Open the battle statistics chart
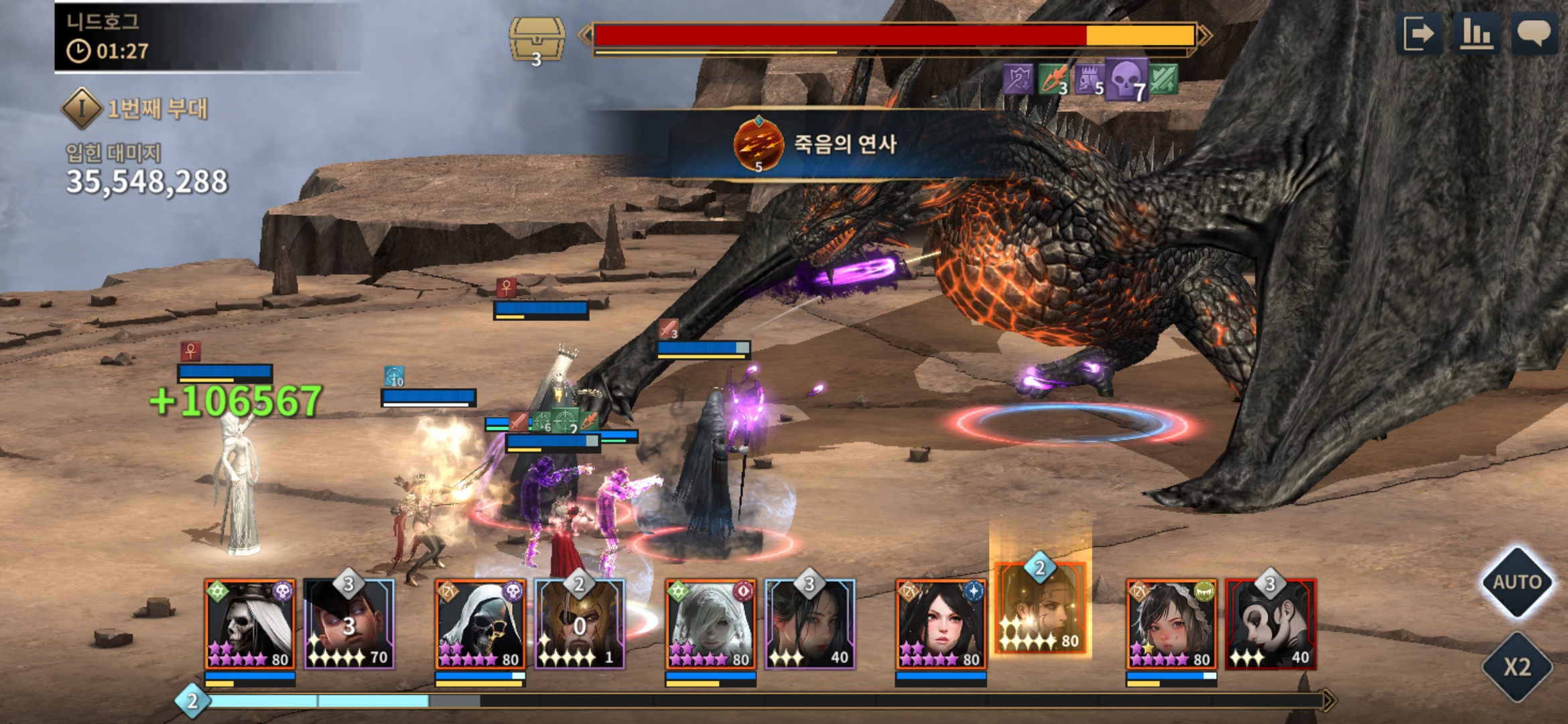This screenshot has width=1568, height=724. tap(1476, 34)
